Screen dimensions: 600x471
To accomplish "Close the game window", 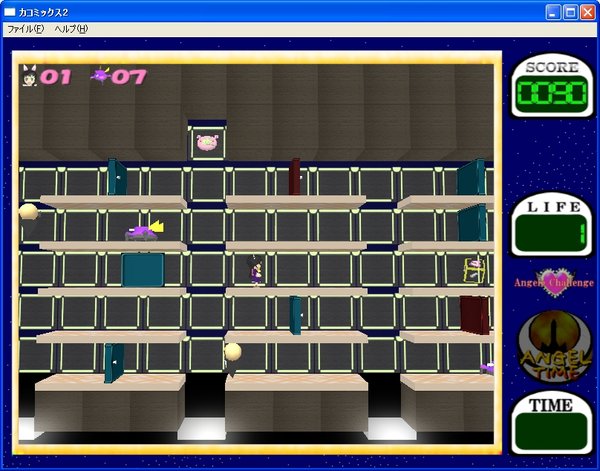I will (586, 12).
